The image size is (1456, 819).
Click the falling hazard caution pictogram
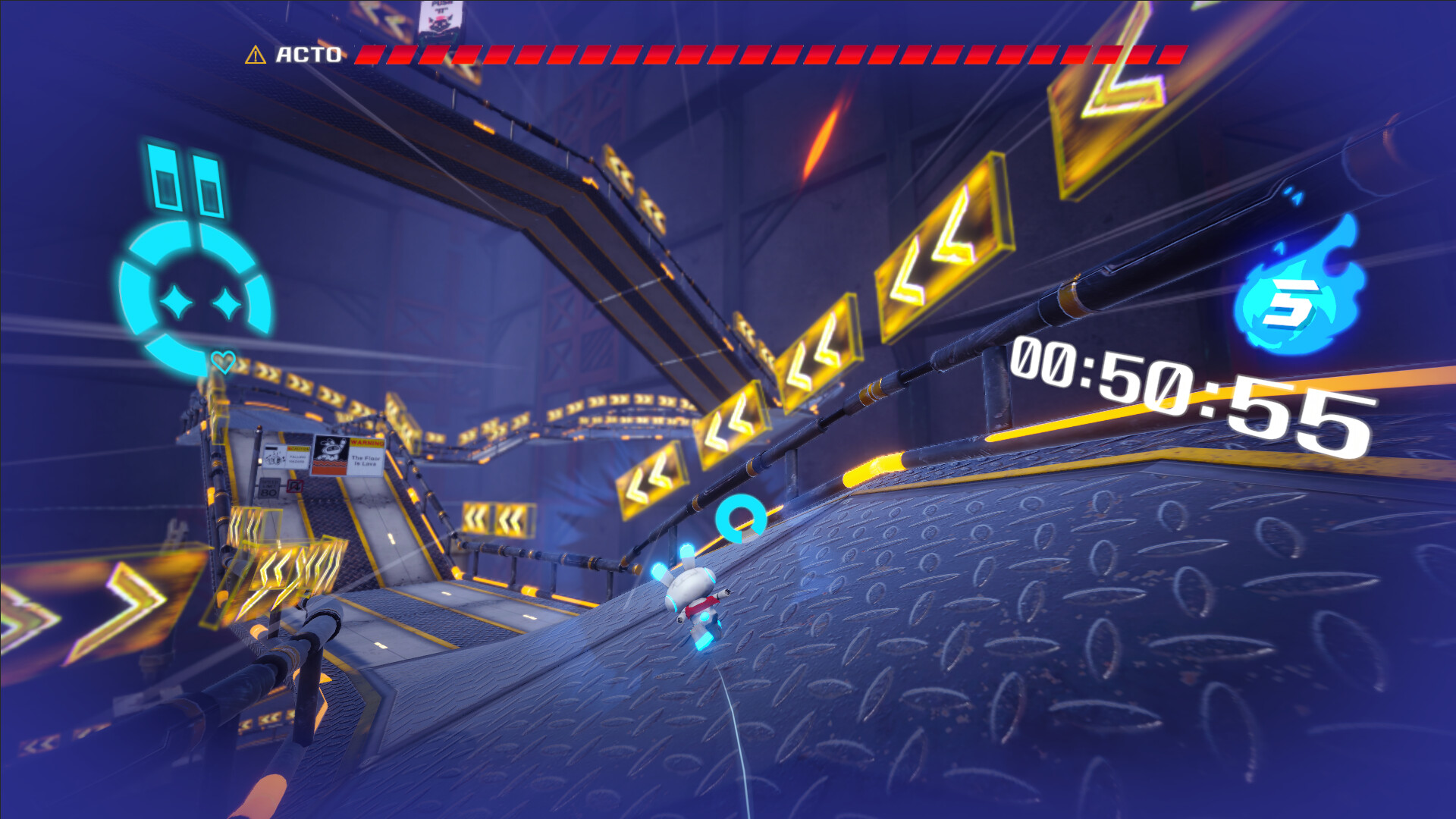click(276, 458)
